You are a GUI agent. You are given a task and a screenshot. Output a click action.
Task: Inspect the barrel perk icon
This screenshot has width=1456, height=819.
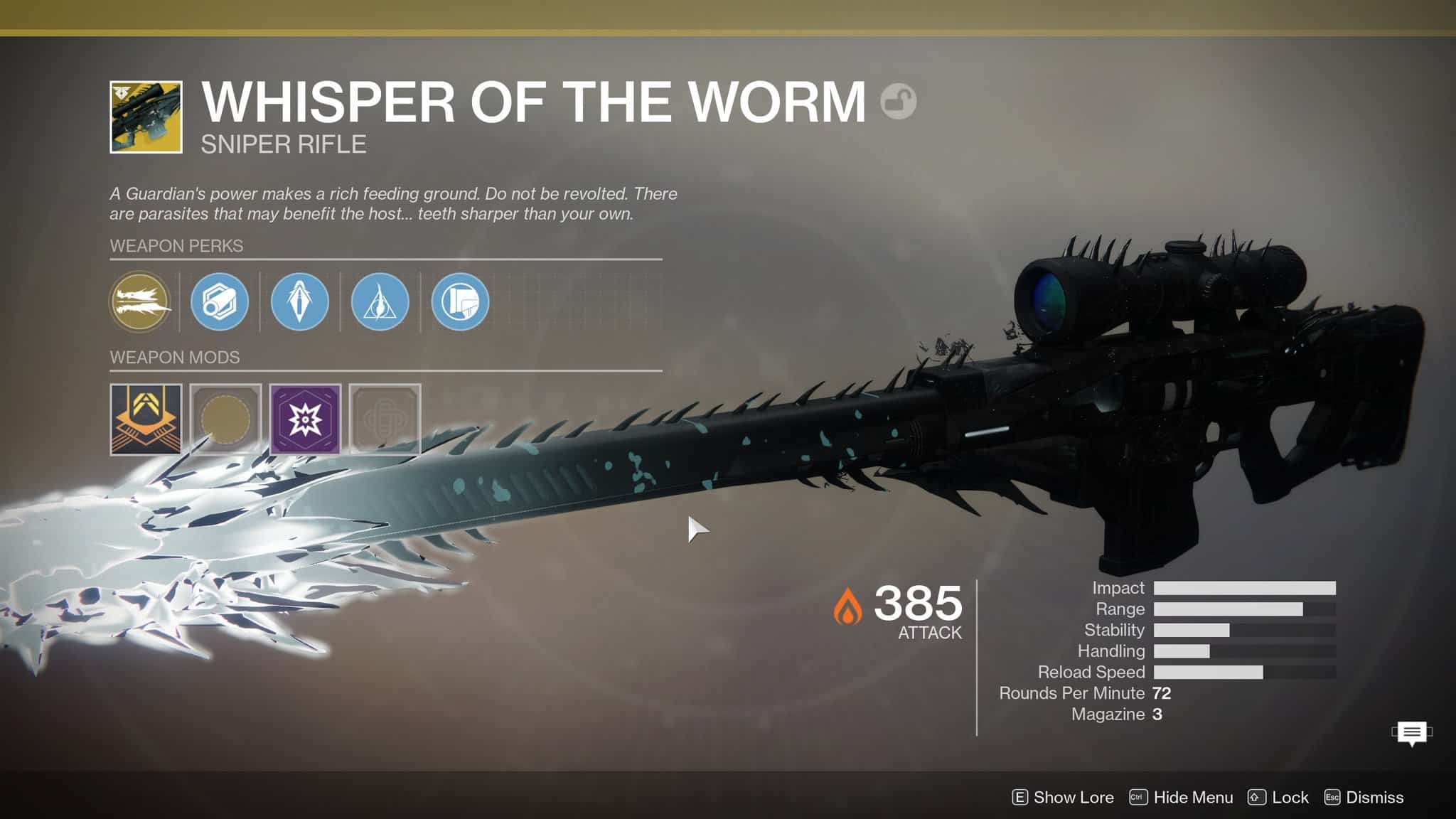click(220, 302)
